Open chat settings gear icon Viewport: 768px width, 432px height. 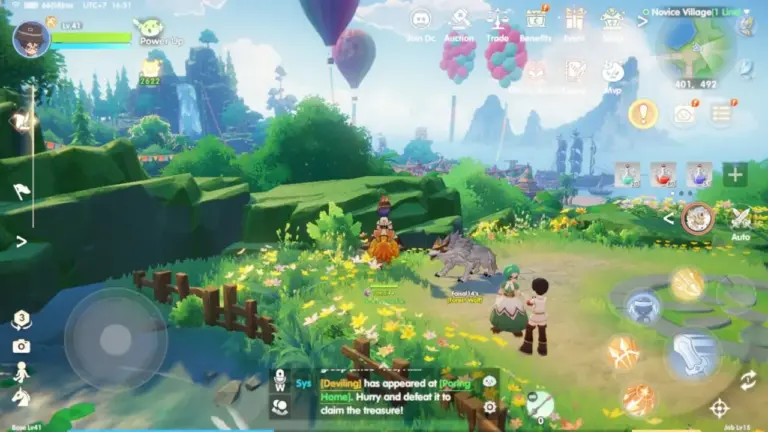click(x=490, y=406)
